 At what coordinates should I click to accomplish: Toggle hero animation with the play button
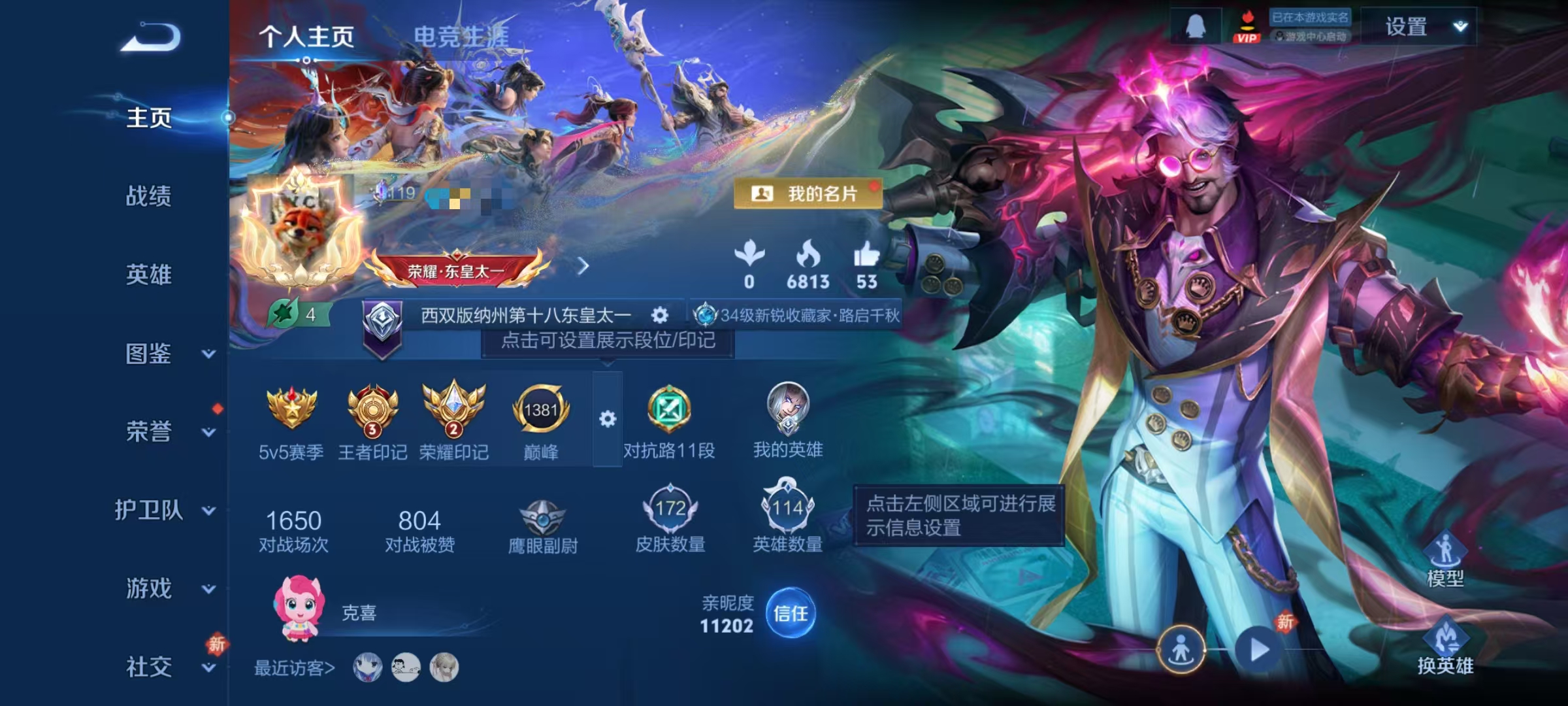[x=1256, y=649]
